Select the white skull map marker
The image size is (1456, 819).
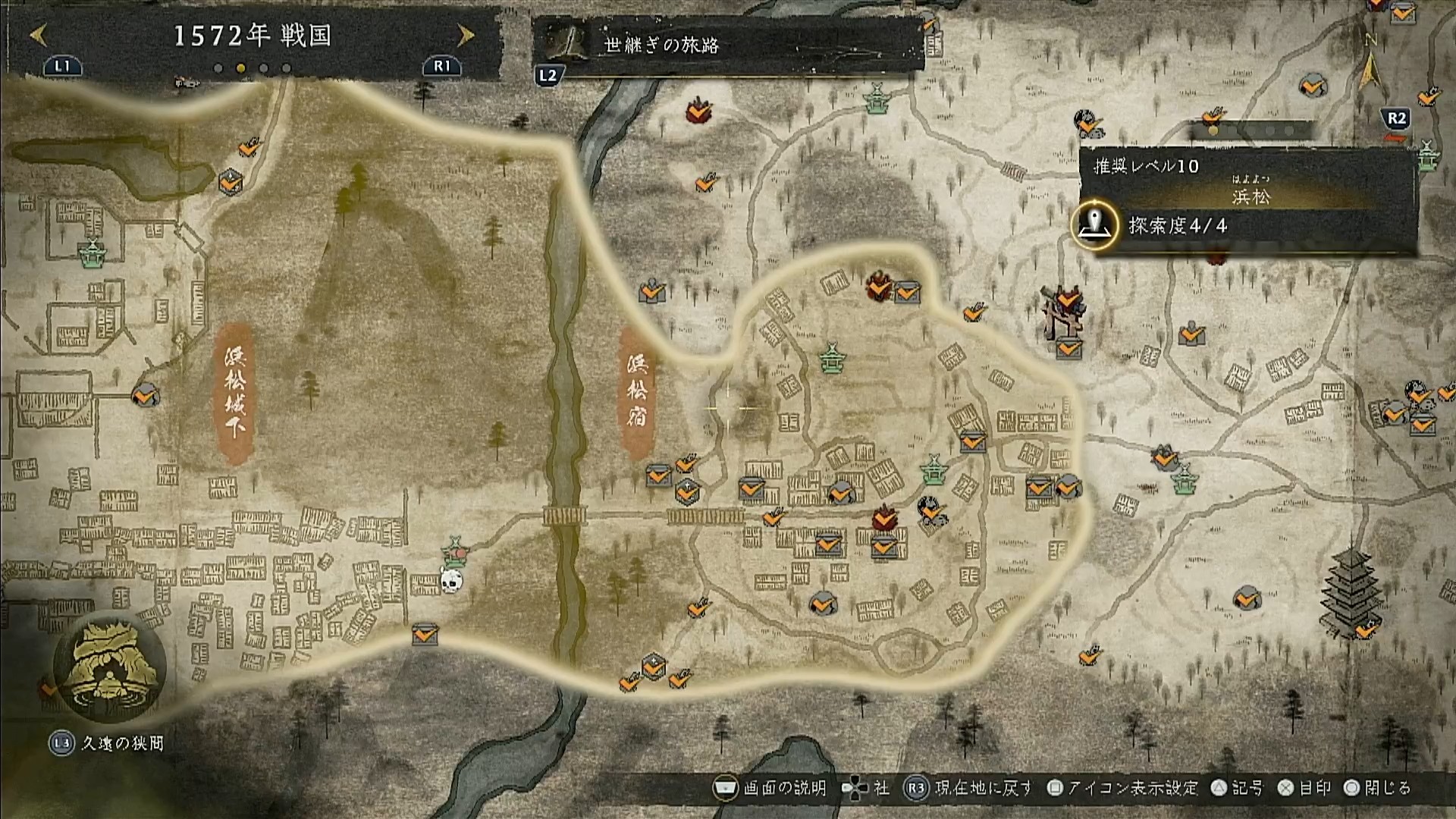[x=451, y=582]
